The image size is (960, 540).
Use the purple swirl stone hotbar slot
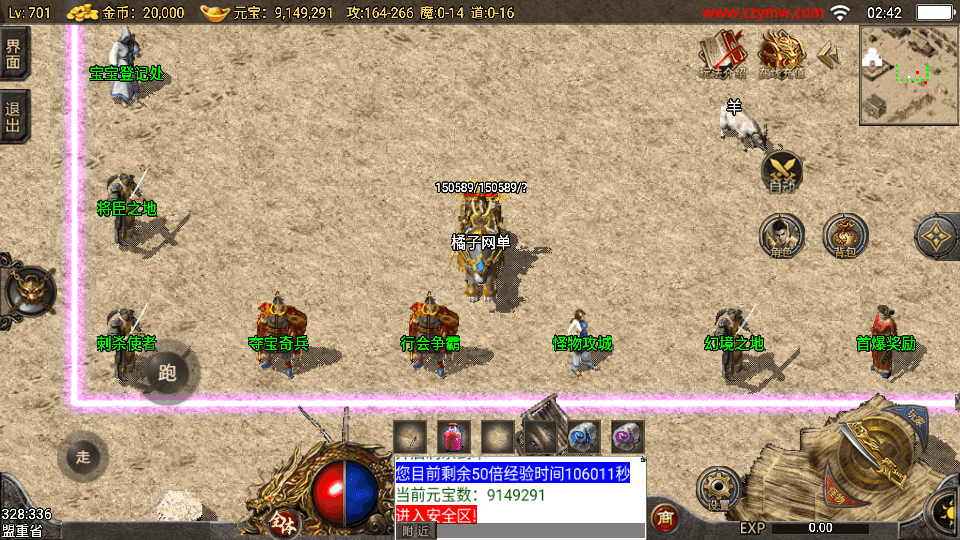(628, 437)
